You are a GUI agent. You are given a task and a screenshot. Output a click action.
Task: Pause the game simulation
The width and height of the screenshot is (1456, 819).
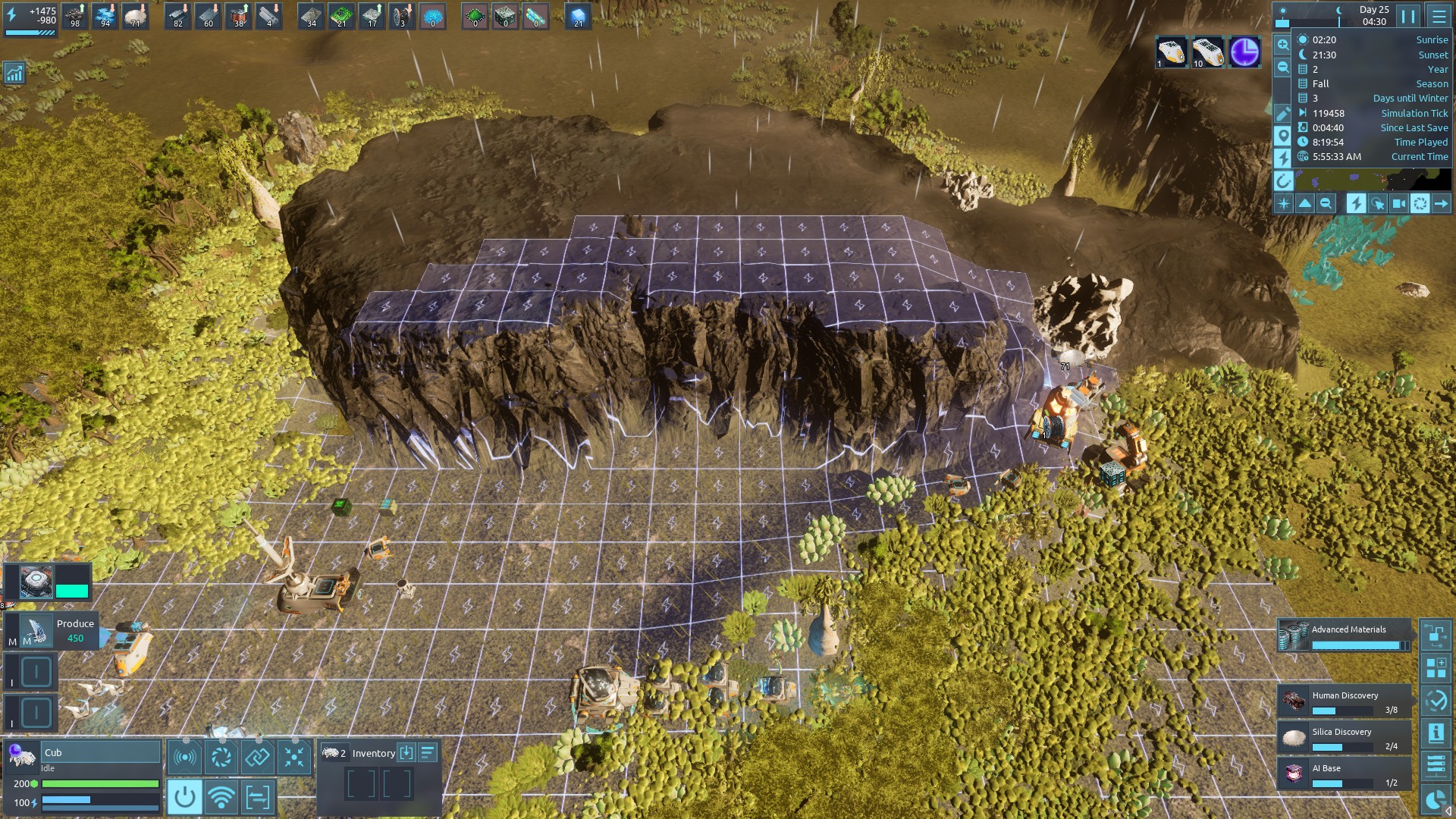point(1408,16)
